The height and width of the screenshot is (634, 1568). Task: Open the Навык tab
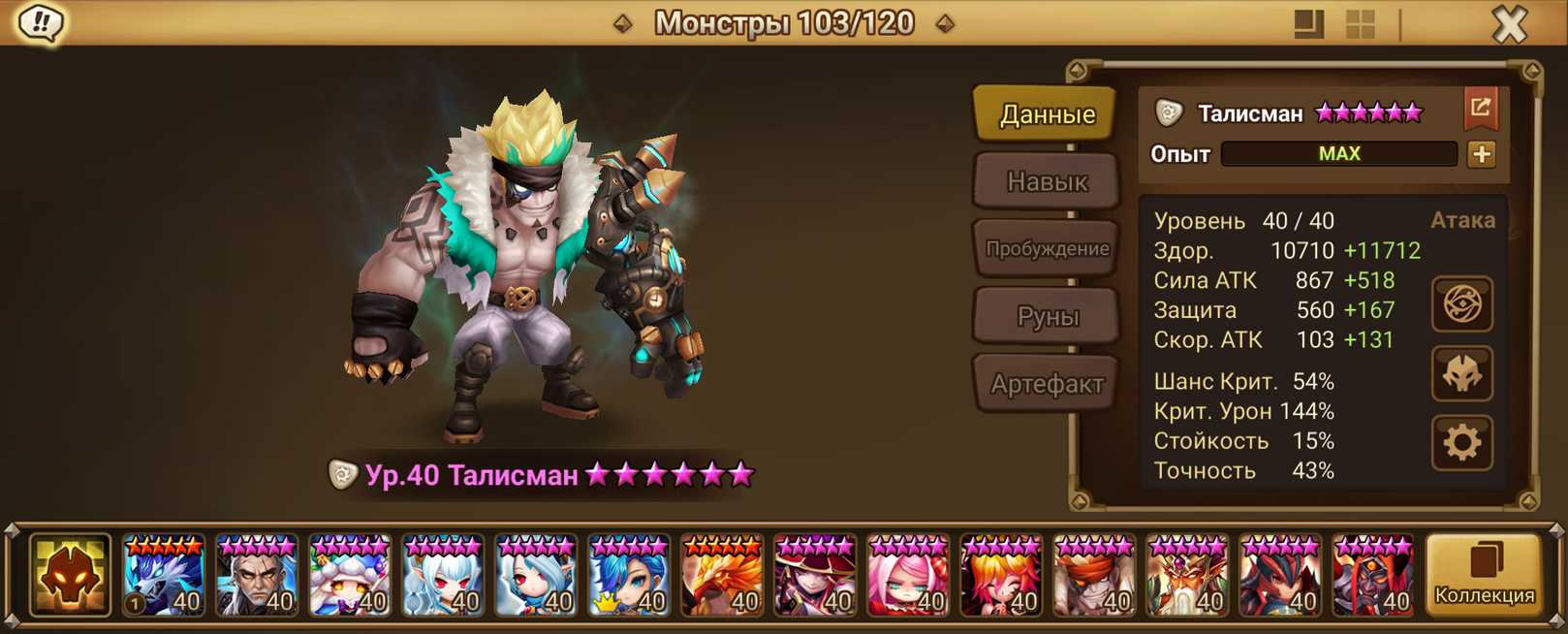(1047, 181)
